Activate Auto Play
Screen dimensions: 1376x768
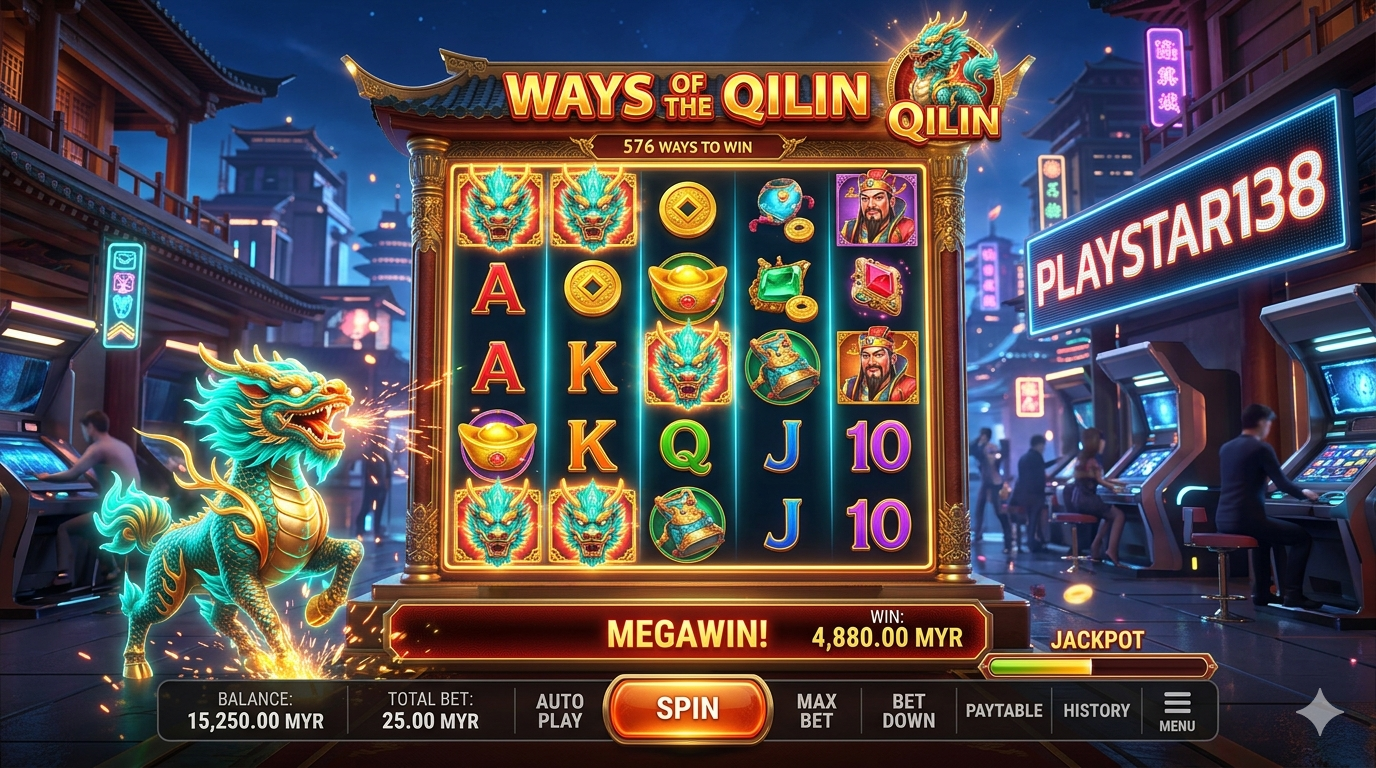point(559,710)
